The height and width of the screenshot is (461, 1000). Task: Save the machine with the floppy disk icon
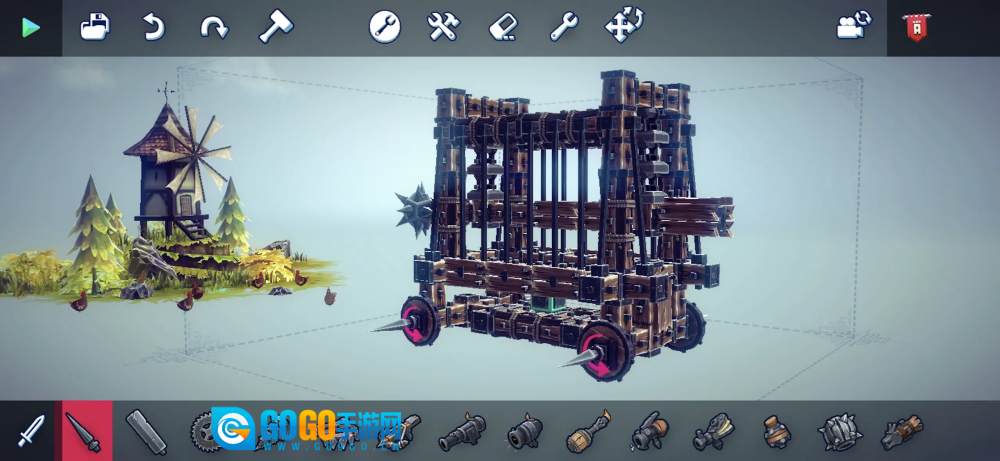coord(95,27)
